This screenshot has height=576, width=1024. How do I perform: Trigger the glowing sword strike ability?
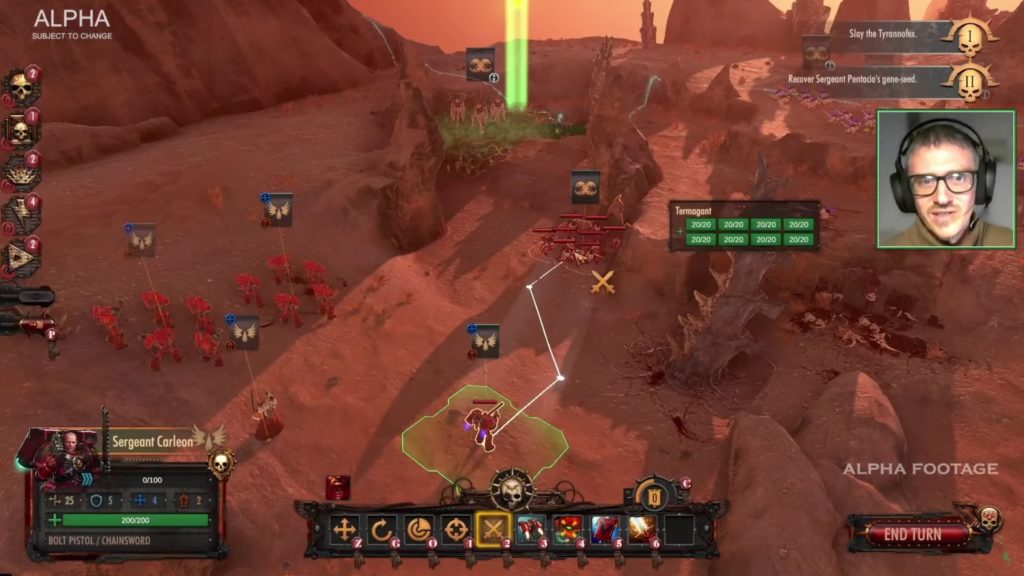[x=641, y=530]
